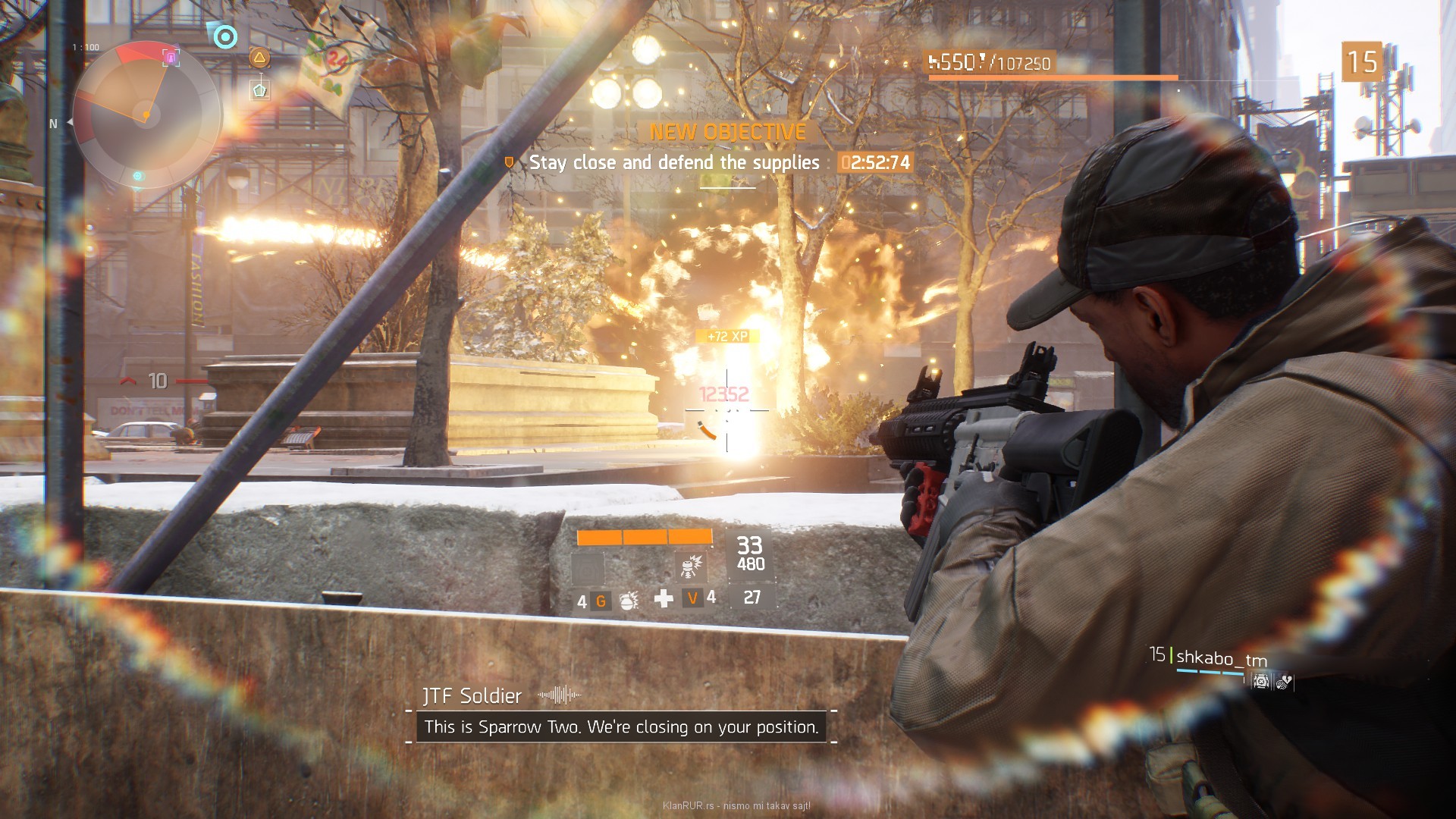1456x819 pixels.
Task: Activate the turret skill icon
Action: pyautogui.click(x=691, y=566)
